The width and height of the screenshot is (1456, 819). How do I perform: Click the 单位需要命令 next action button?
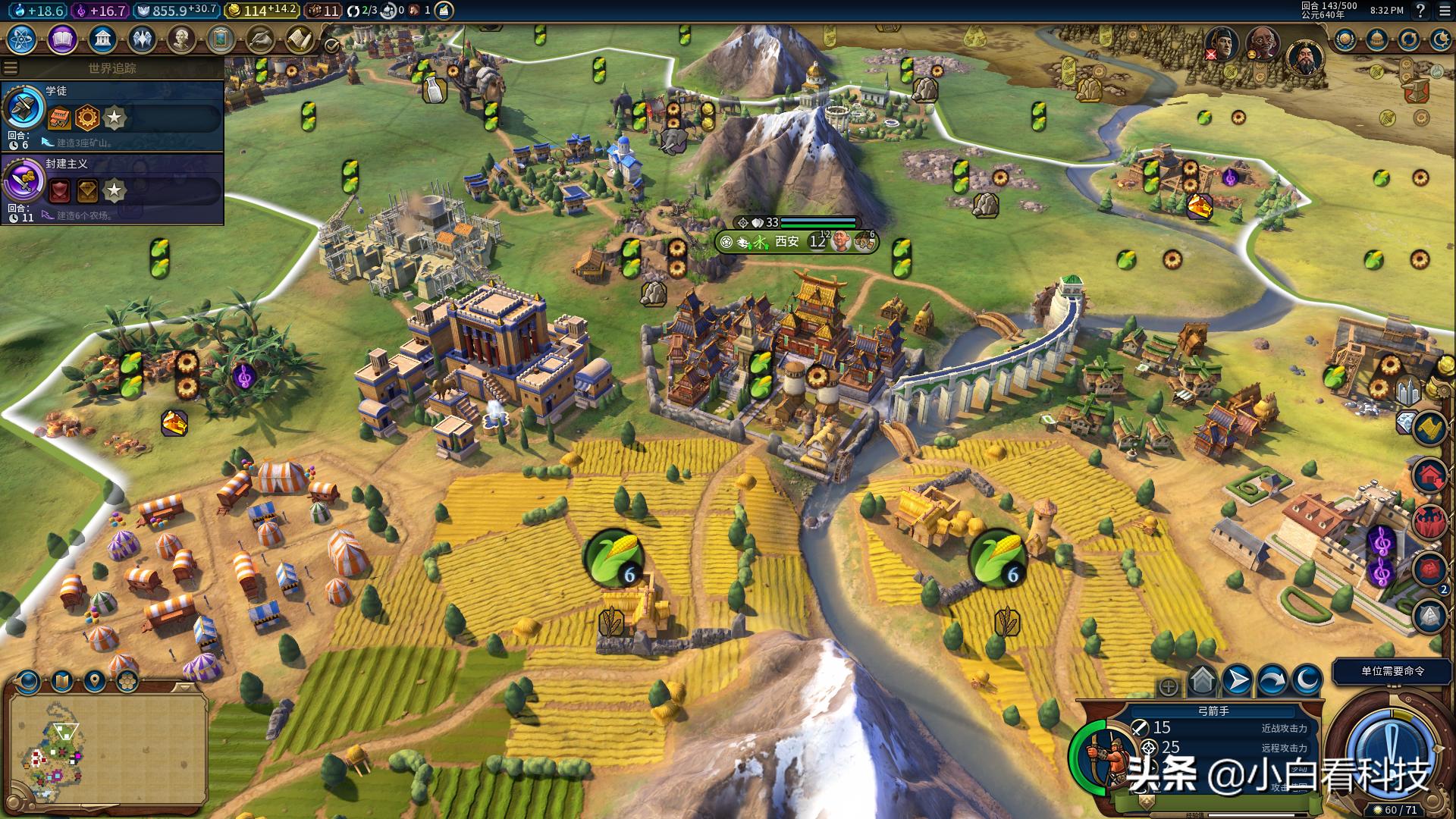pyautogui.click(x=1392, y=671)
